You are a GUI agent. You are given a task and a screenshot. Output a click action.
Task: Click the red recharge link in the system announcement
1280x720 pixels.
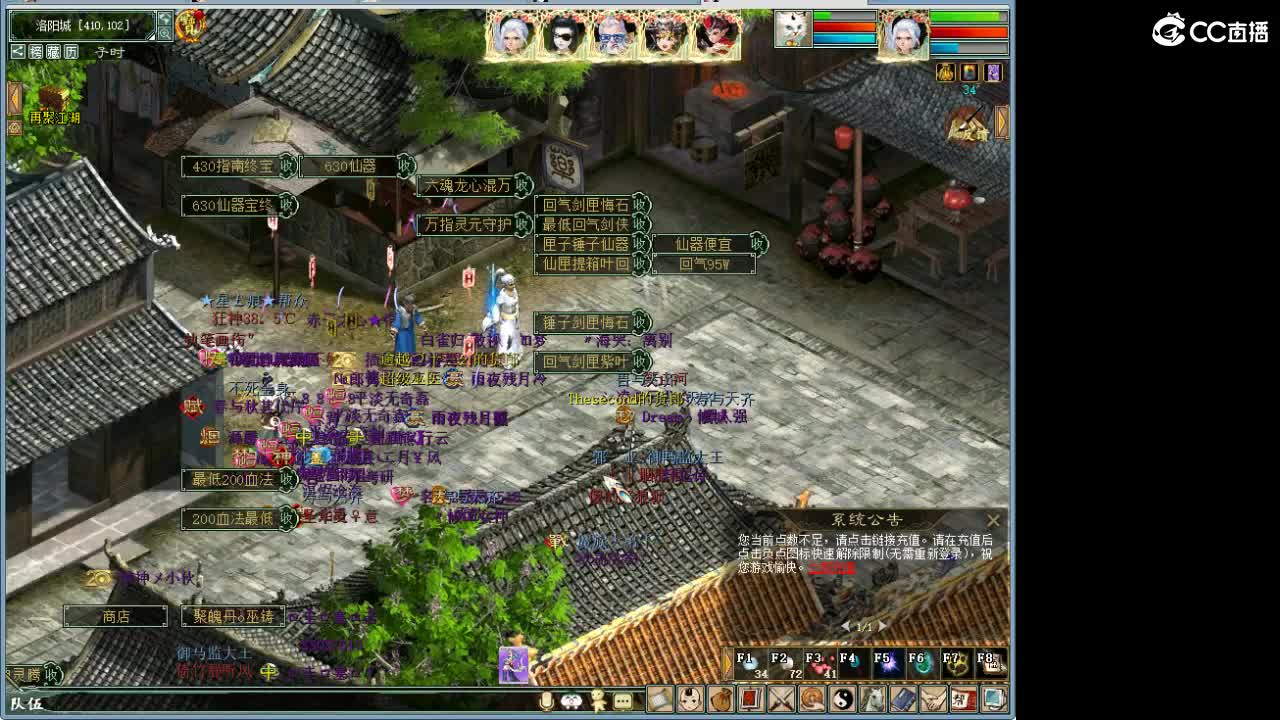click(x=831, y=569)
